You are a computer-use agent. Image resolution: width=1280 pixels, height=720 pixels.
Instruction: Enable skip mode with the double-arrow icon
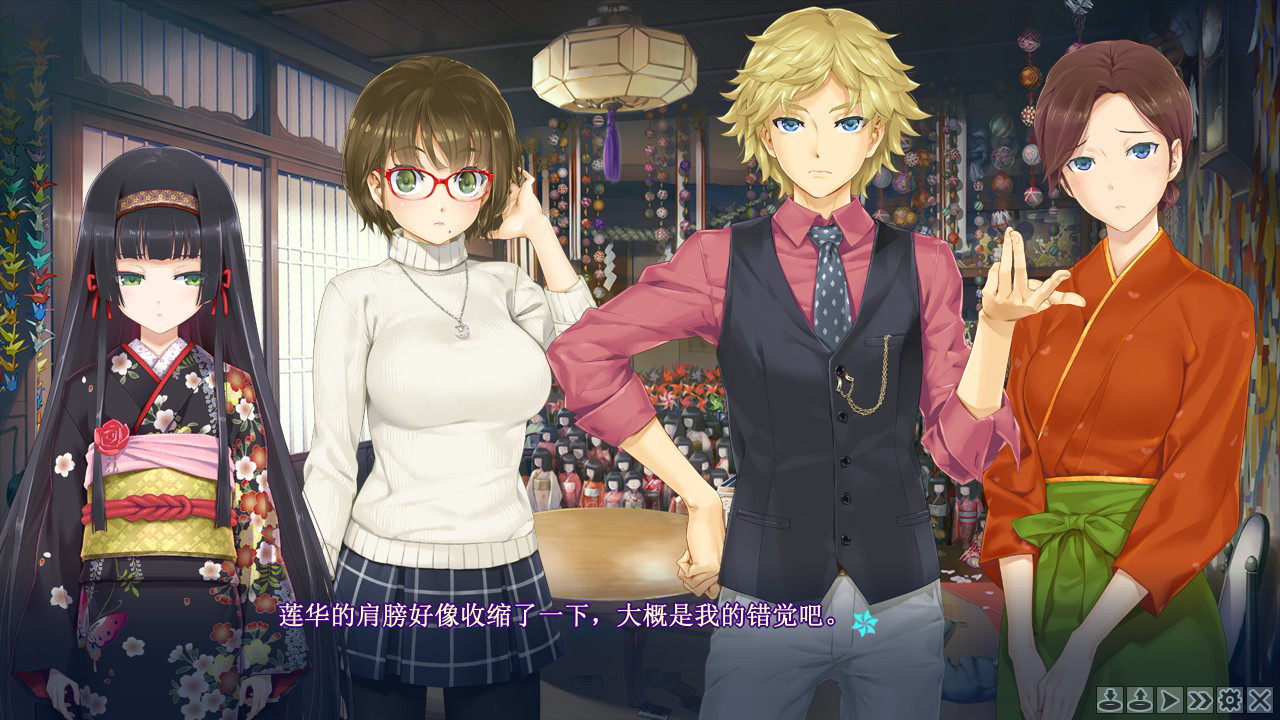[x=1199, y=700]
